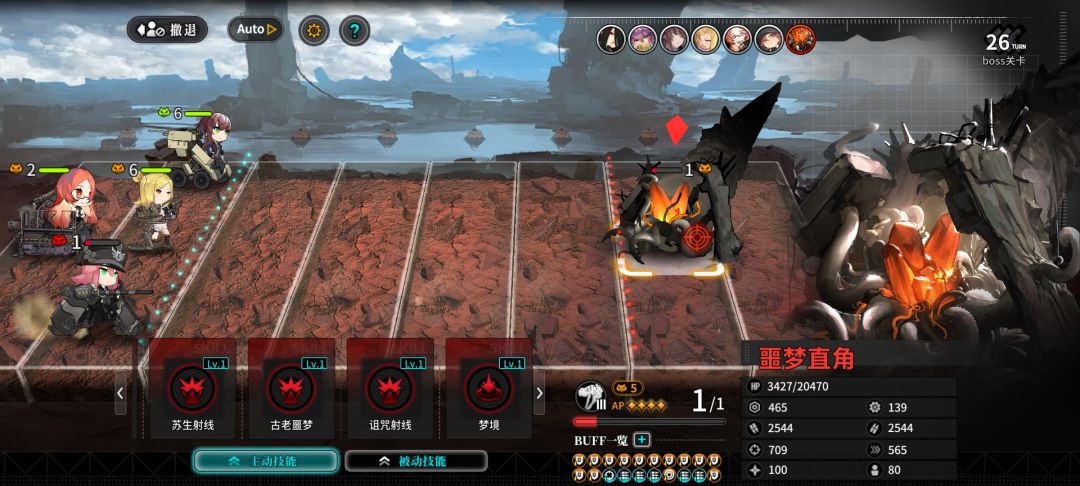Select the boss portrait in turn order
Image resolution: width=1080 pixels, height=486 pixels.
(x=800, y=39)
